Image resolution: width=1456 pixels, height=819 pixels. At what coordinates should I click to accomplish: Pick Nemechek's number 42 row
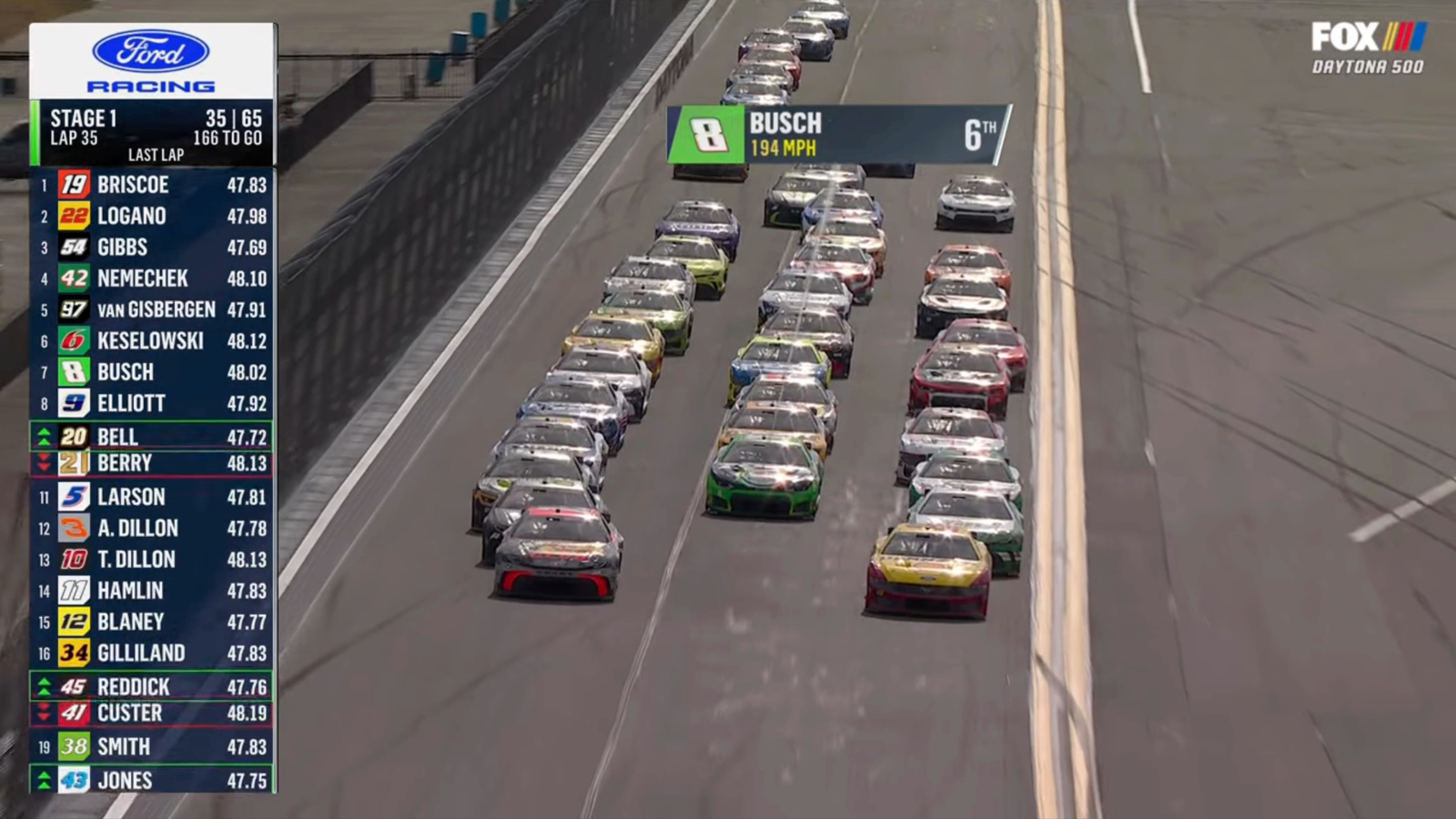(153, 278)
